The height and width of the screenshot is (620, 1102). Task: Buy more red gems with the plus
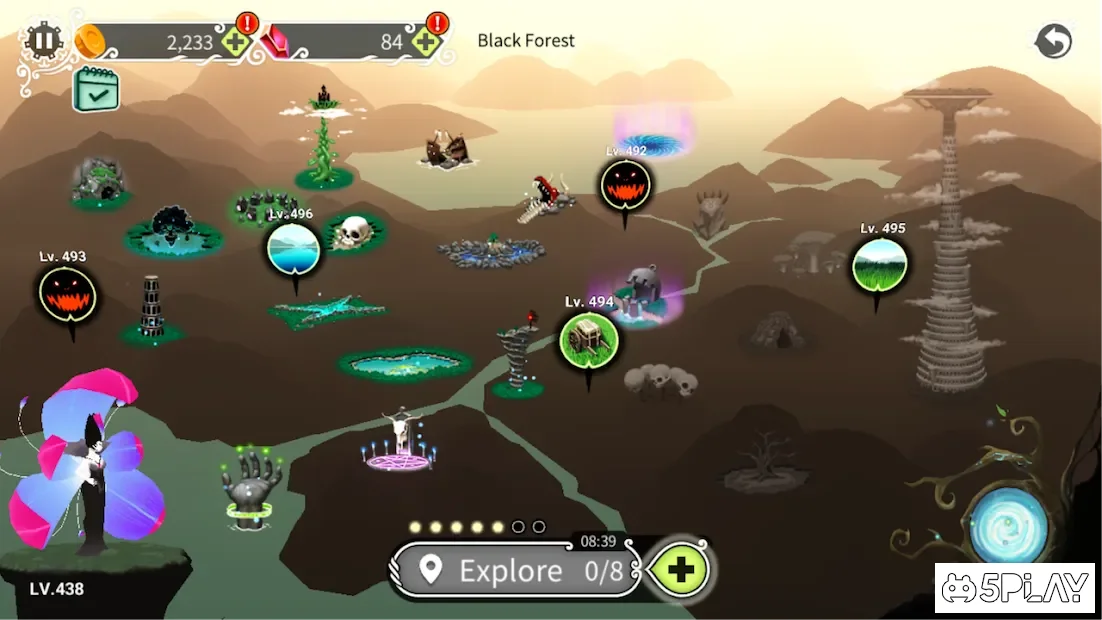(x=426, y=42)
